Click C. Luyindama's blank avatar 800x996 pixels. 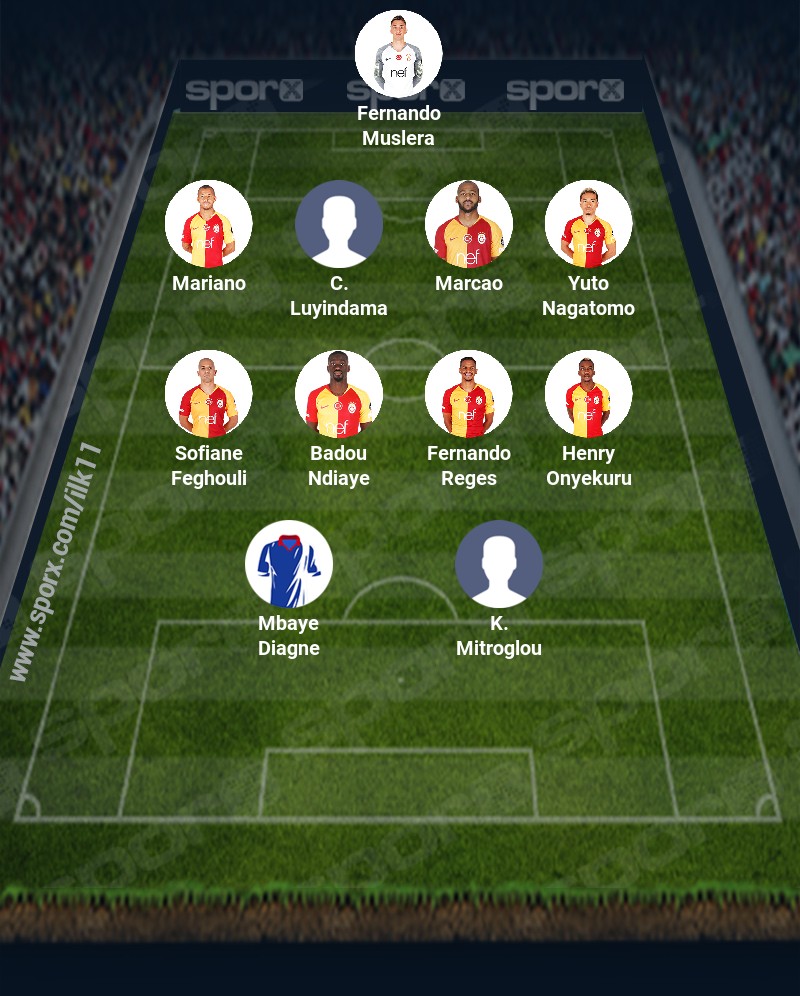[339, 224]
